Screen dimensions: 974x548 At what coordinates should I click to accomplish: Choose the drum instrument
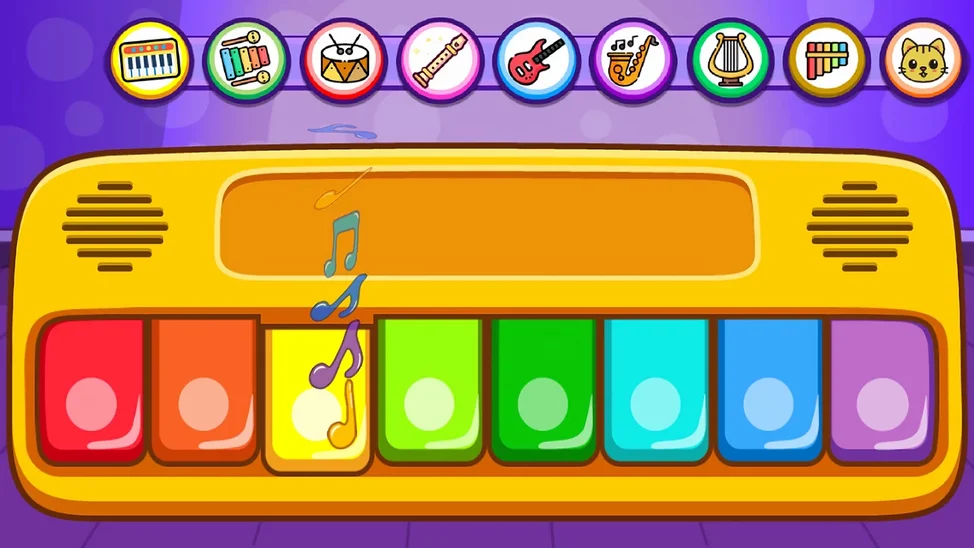(343, 60)
